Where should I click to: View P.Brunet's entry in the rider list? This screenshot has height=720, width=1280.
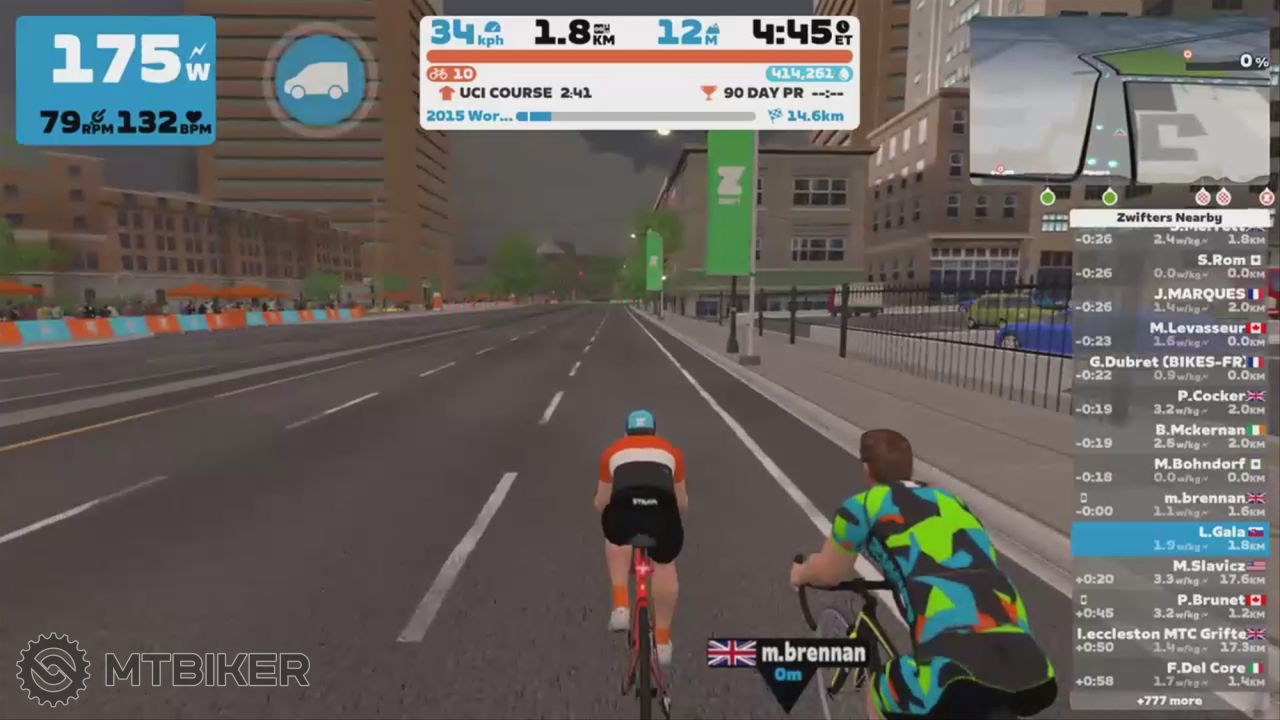coord(1170,607)
